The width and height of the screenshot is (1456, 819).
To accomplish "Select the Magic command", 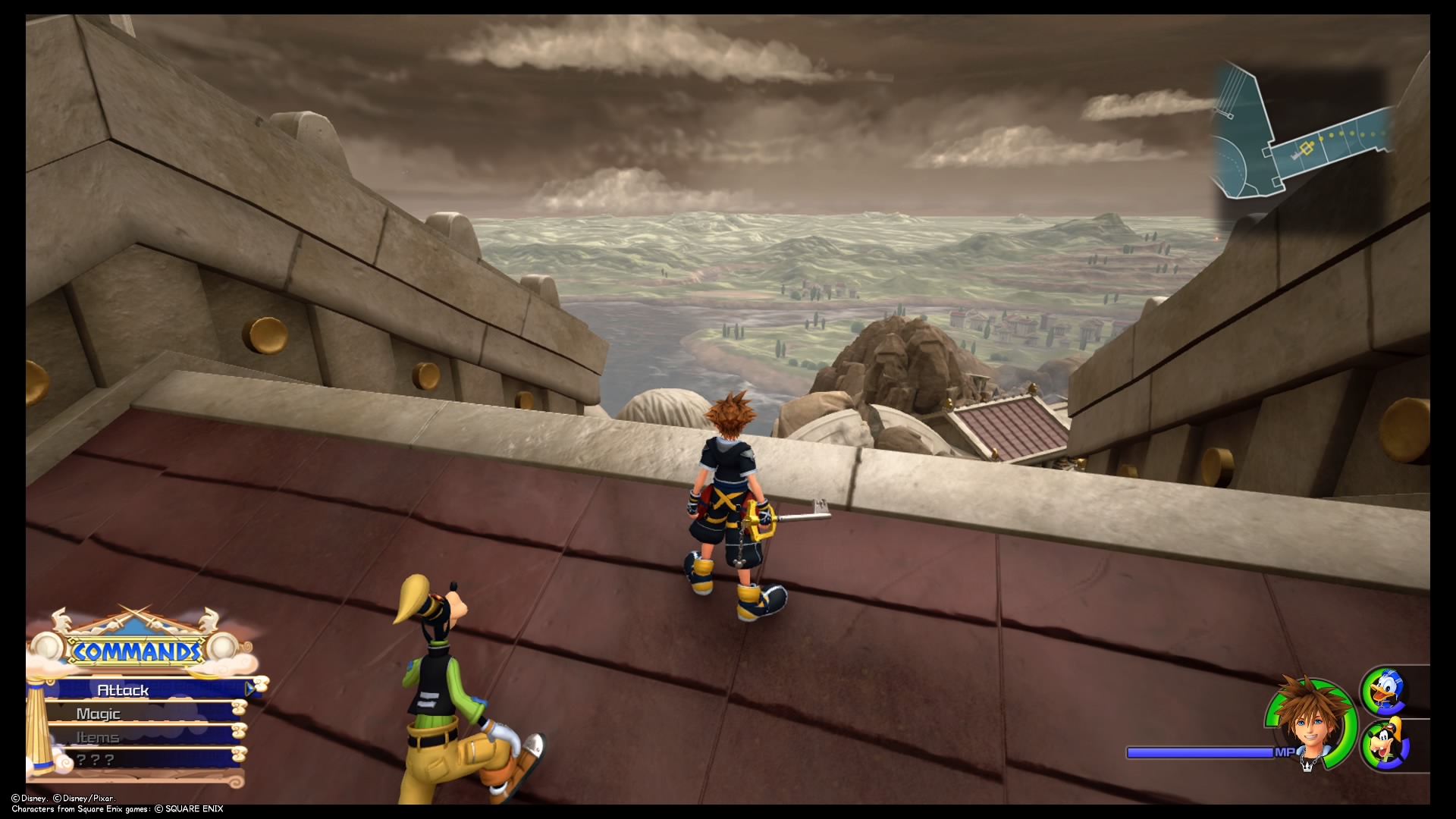I will pos(99,714).
